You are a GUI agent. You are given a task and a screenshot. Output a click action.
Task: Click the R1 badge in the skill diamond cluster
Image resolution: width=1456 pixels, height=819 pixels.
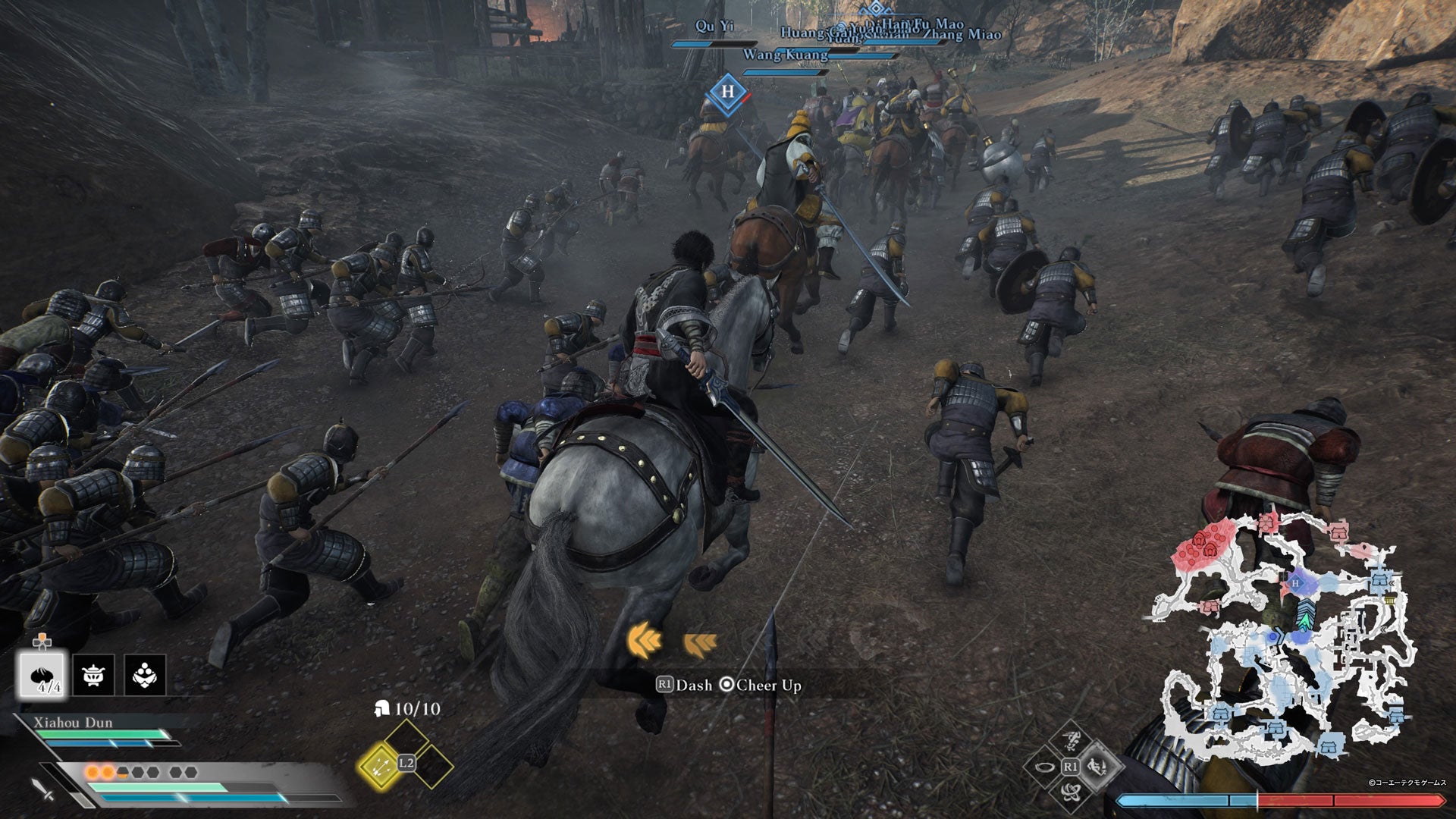click(x=1071, y=766)
